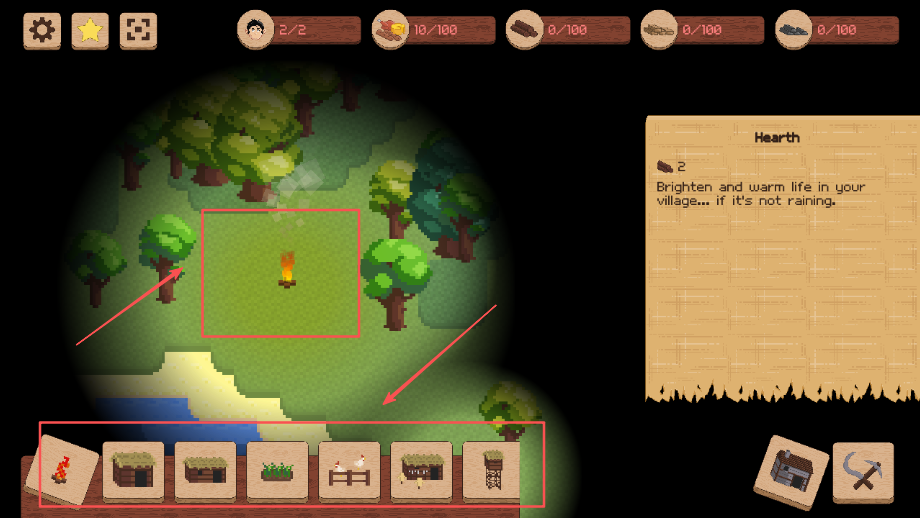Choose the hut with hanging goods
Image resolution: width=920 pixels, height=518 pixels.
click(x=421, y=470)
